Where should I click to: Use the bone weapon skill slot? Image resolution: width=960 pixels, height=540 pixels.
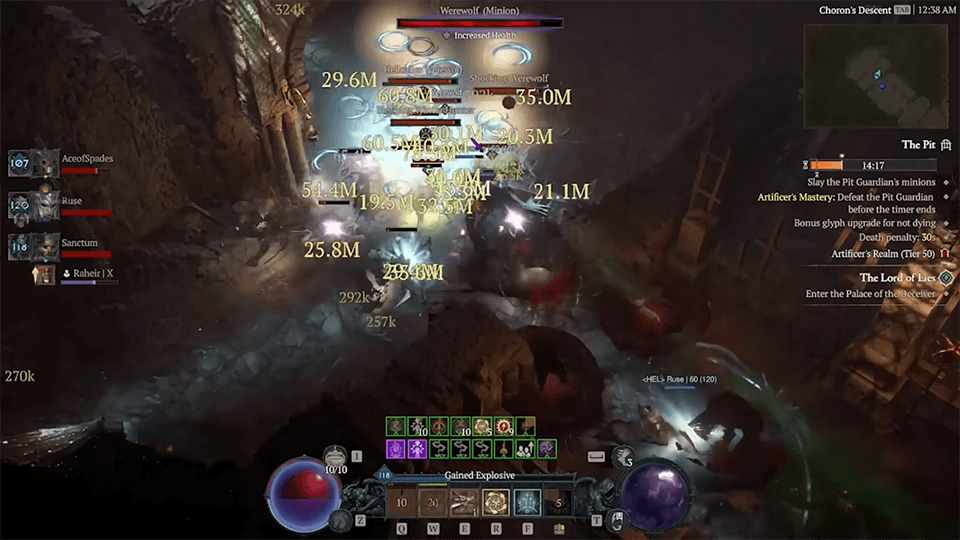click(464, 502)
